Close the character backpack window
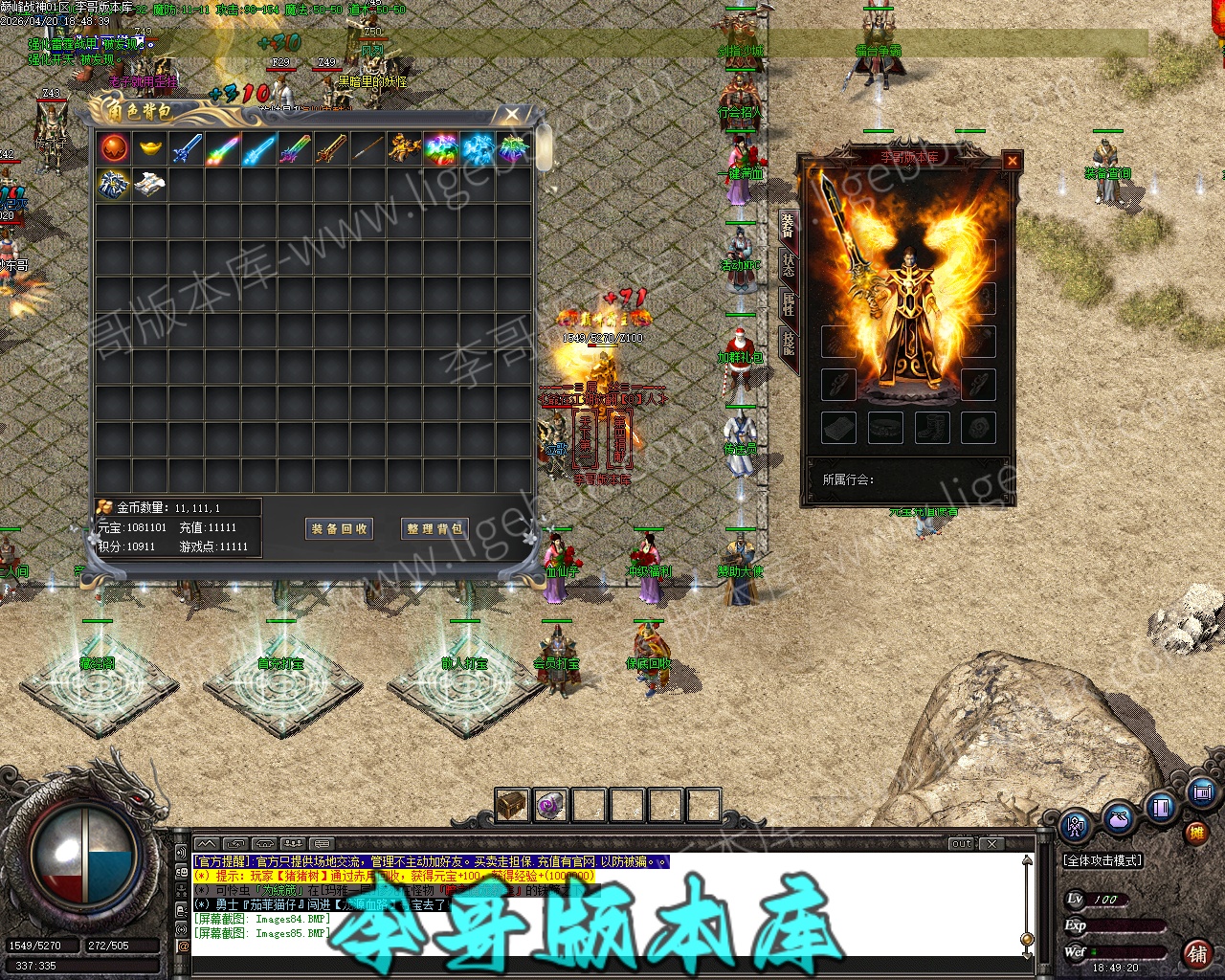The width and height of the screenshot is (1225, 980). coord(513,115)
